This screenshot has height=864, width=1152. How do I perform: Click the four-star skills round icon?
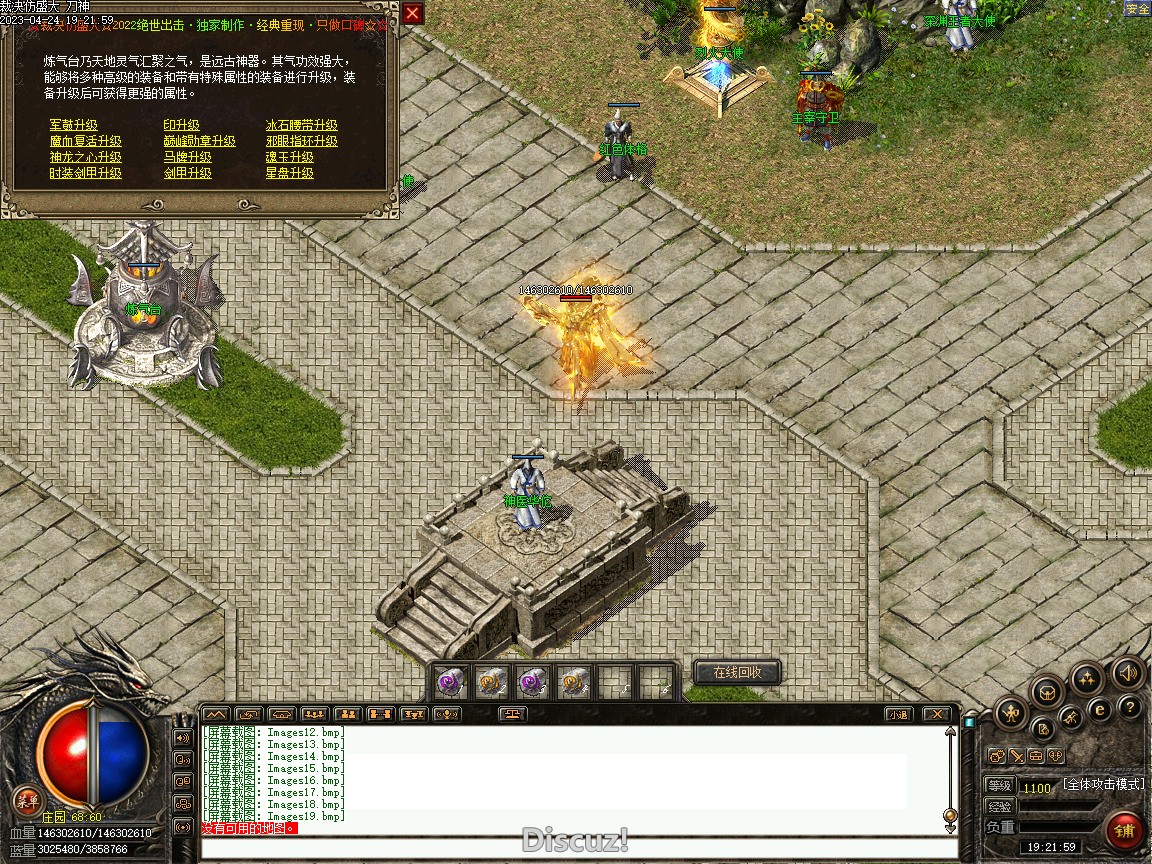coord(1087,679)
